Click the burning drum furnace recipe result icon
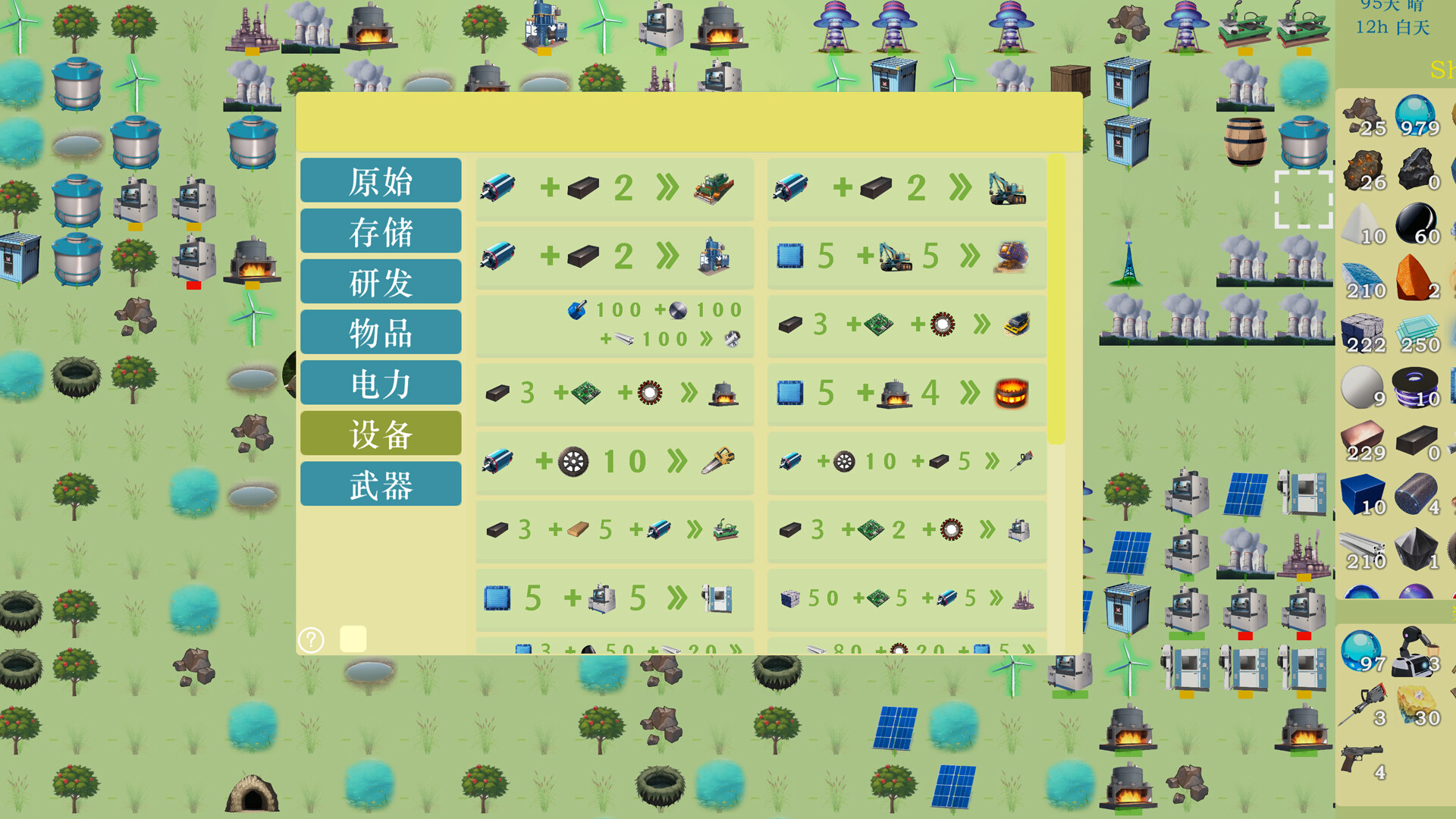Image resolution: width=1456 pixels, height=819 pixels. (1010, 393)
